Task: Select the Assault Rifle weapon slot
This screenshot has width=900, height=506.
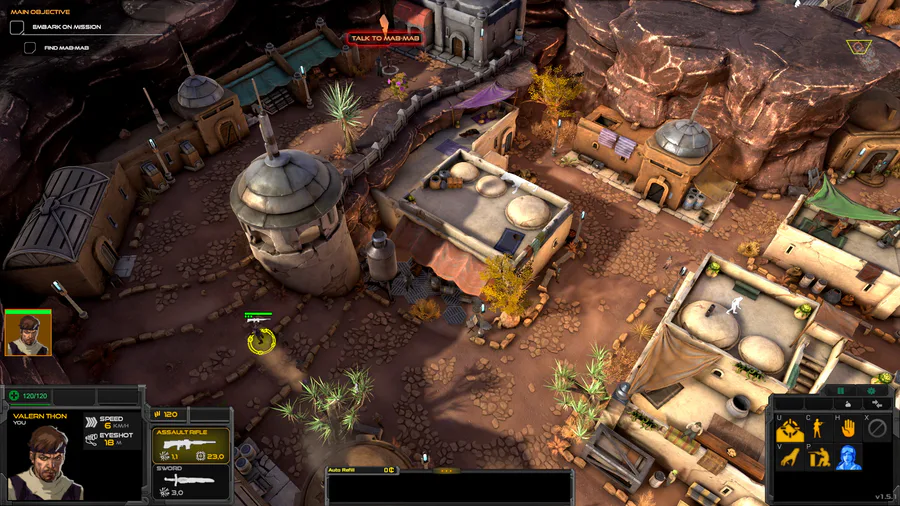Action: click(x=190, y=445)
